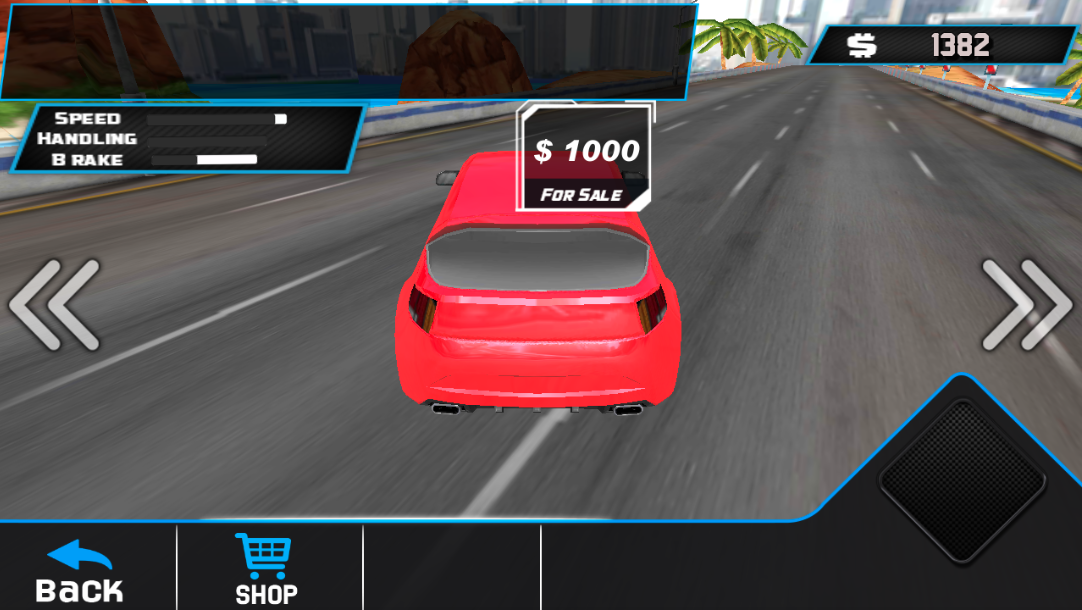1082x610 pixels.
Task: Tap the dark diamond-shaped button
Action: pos(962,480)
